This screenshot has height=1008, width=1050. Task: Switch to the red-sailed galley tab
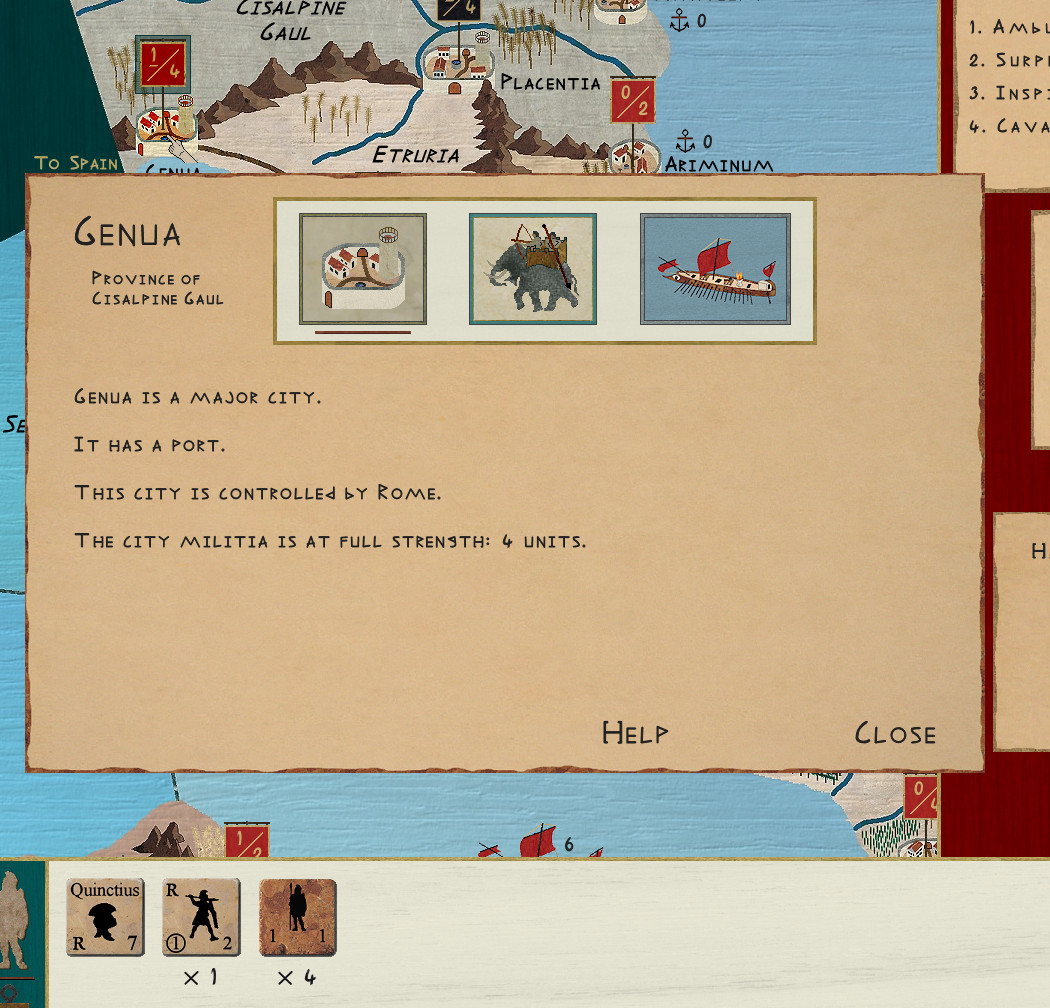point(715,269)
